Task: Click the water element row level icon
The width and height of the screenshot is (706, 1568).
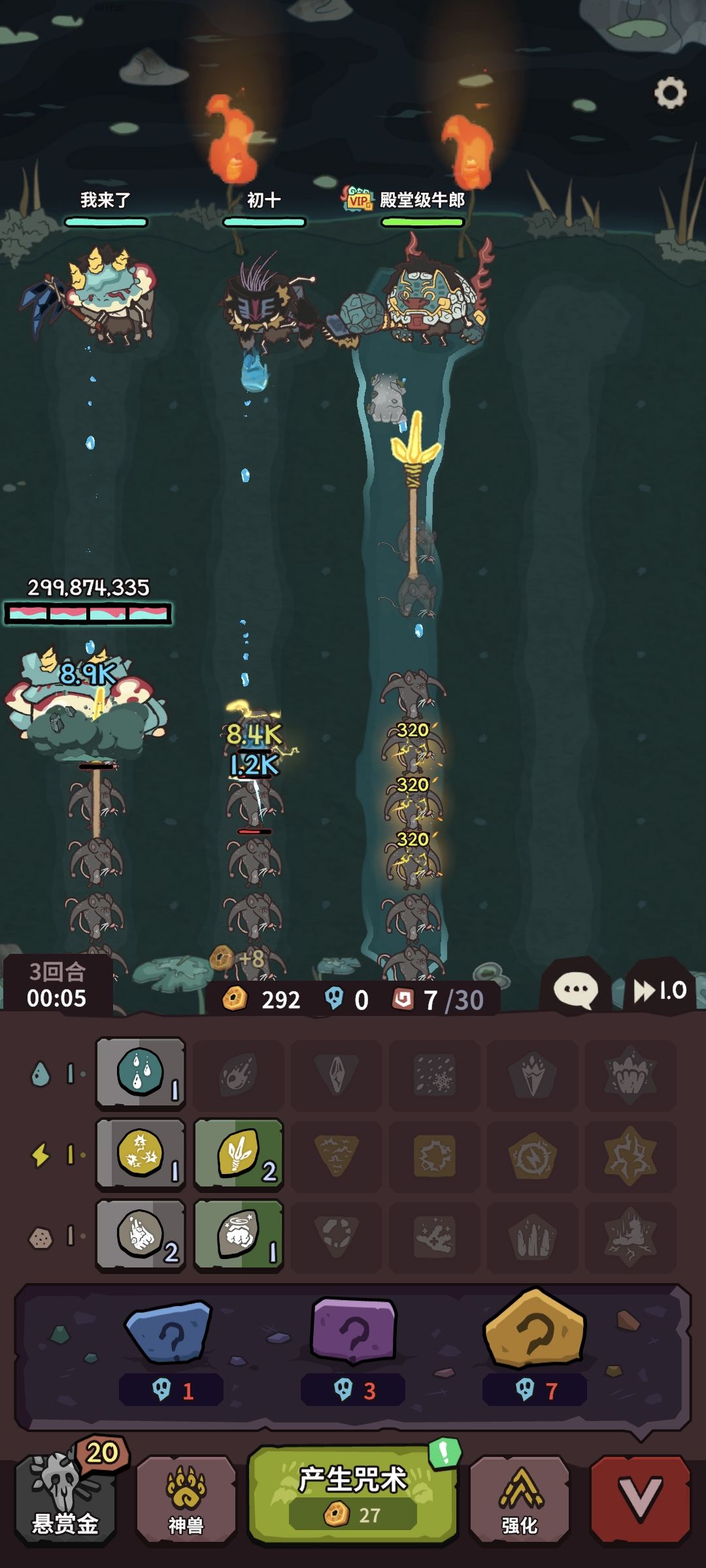Action: [x=41, y=1073]
